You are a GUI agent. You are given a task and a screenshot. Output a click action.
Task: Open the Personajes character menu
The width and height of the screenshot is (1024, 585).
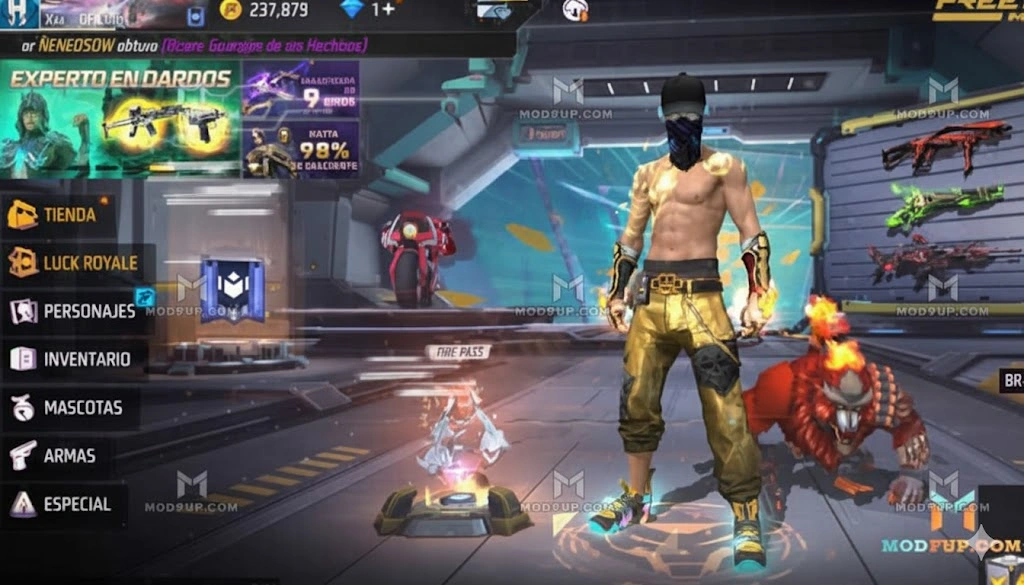76,311
